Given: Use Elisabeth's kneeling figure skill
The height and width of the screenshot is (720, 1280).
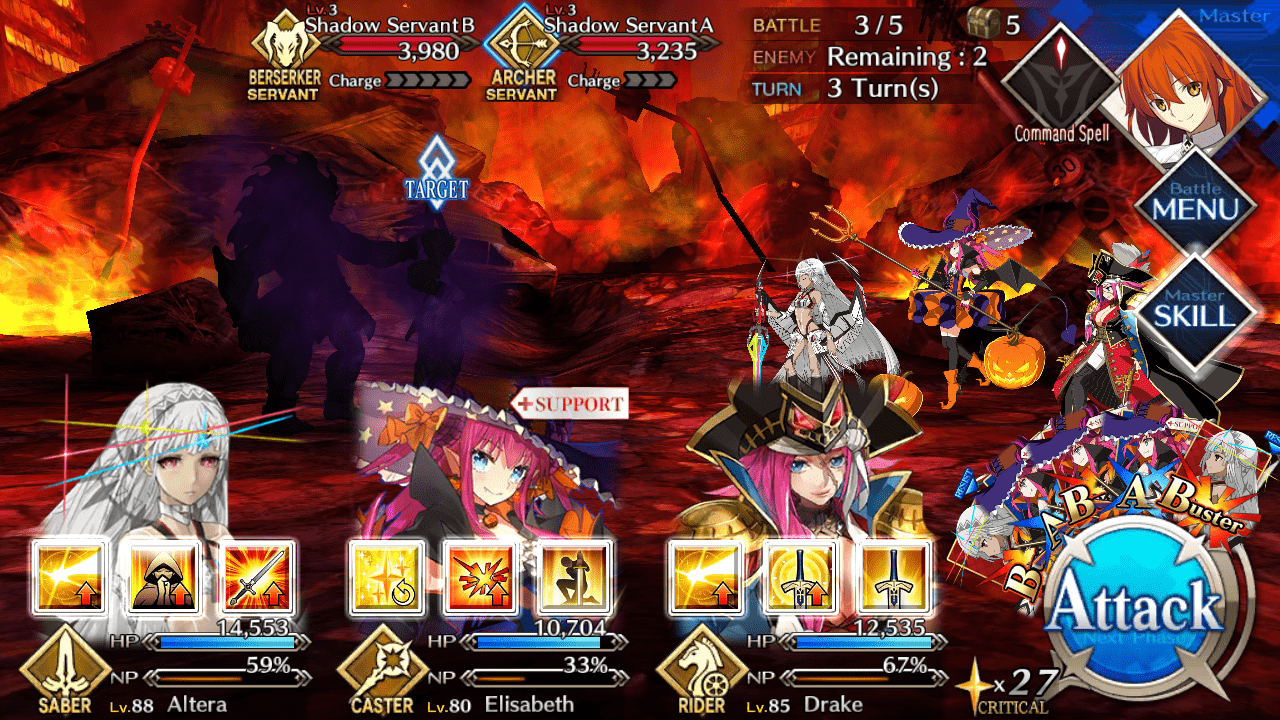Looking at the screenshot, I should click(x=573, y=578).
